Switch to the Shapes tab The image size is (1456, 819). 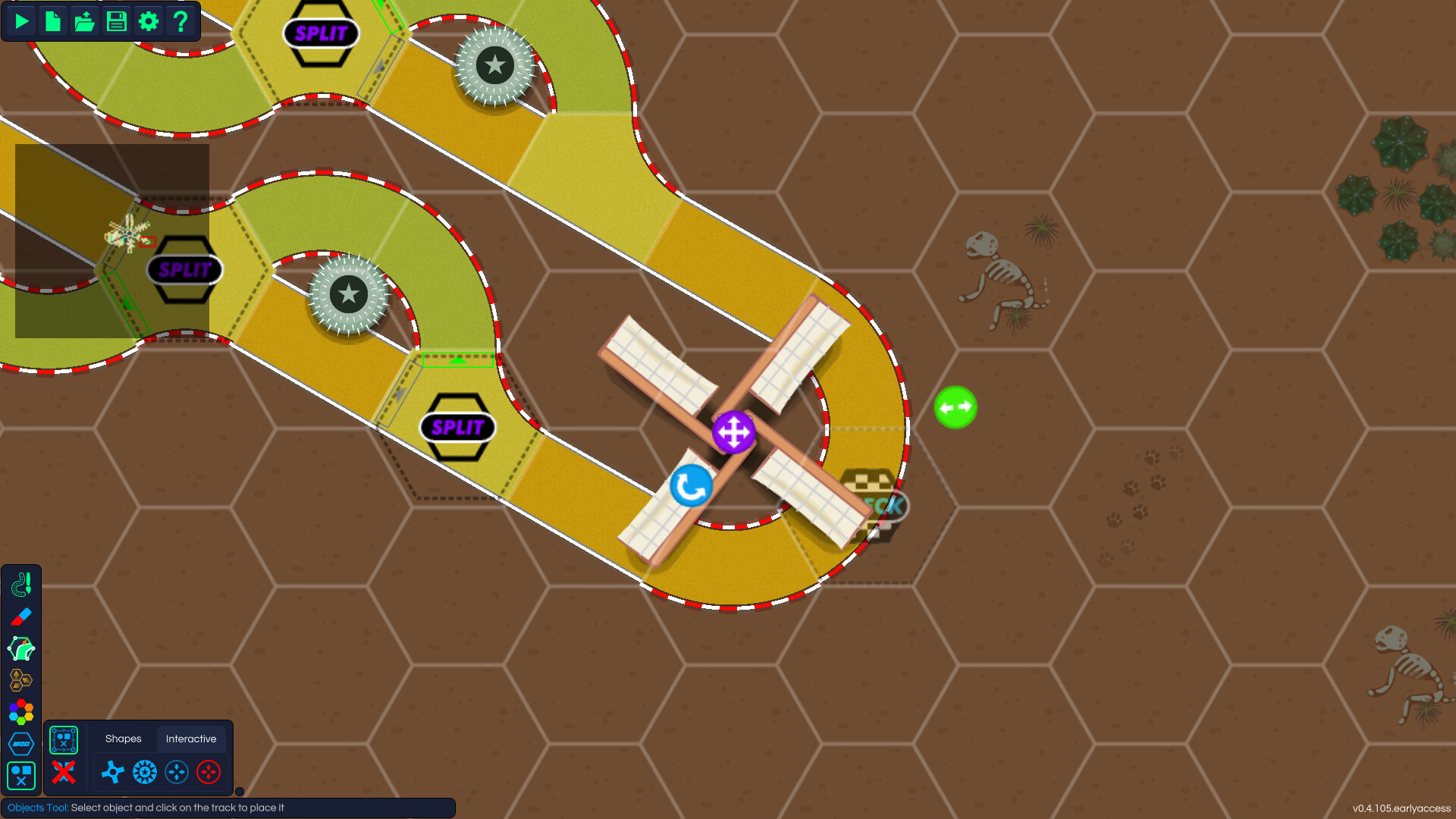tap(124, 739)
